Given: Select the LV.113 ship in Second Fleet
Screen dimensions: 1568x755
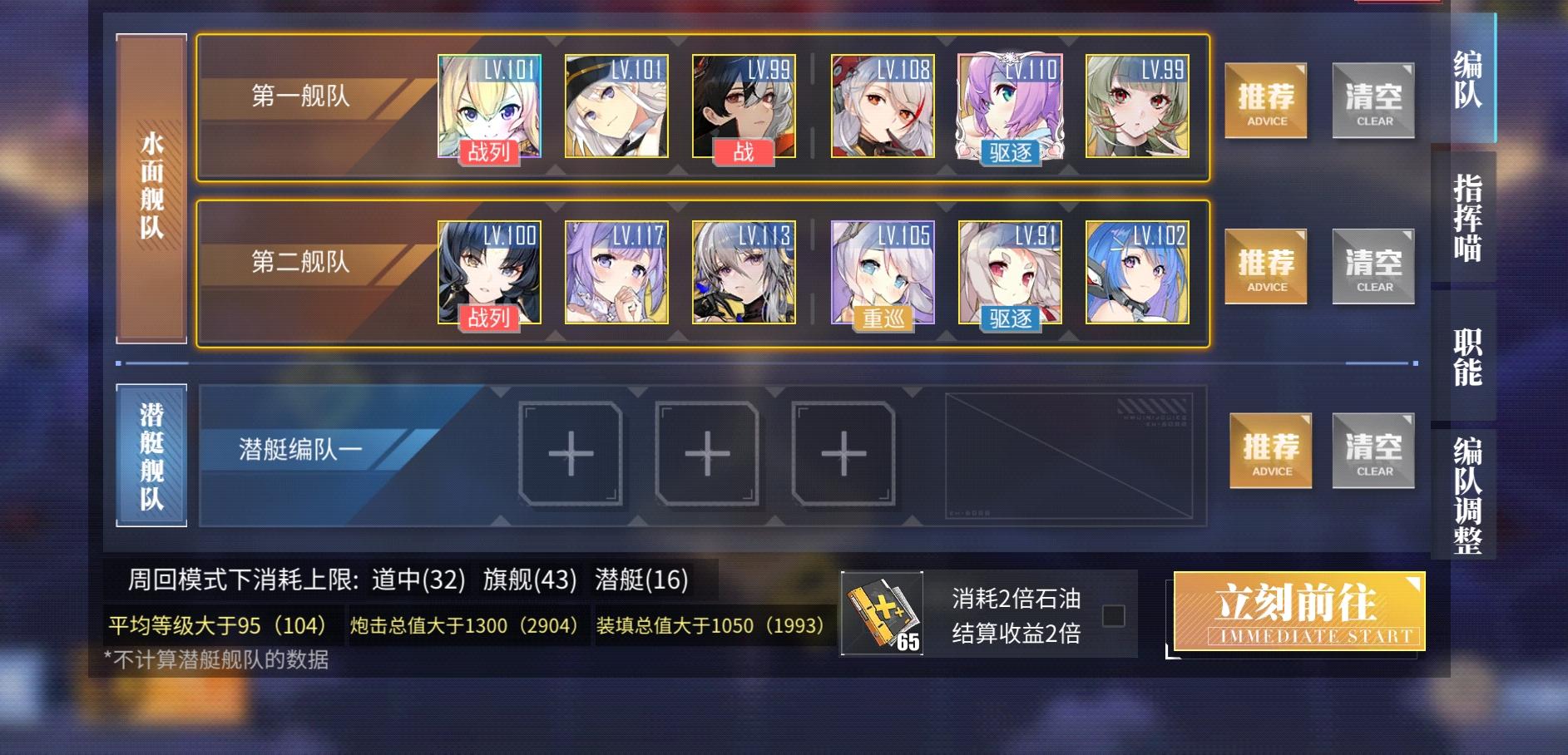Looking at the screenshot, I should tap(744, 273).
